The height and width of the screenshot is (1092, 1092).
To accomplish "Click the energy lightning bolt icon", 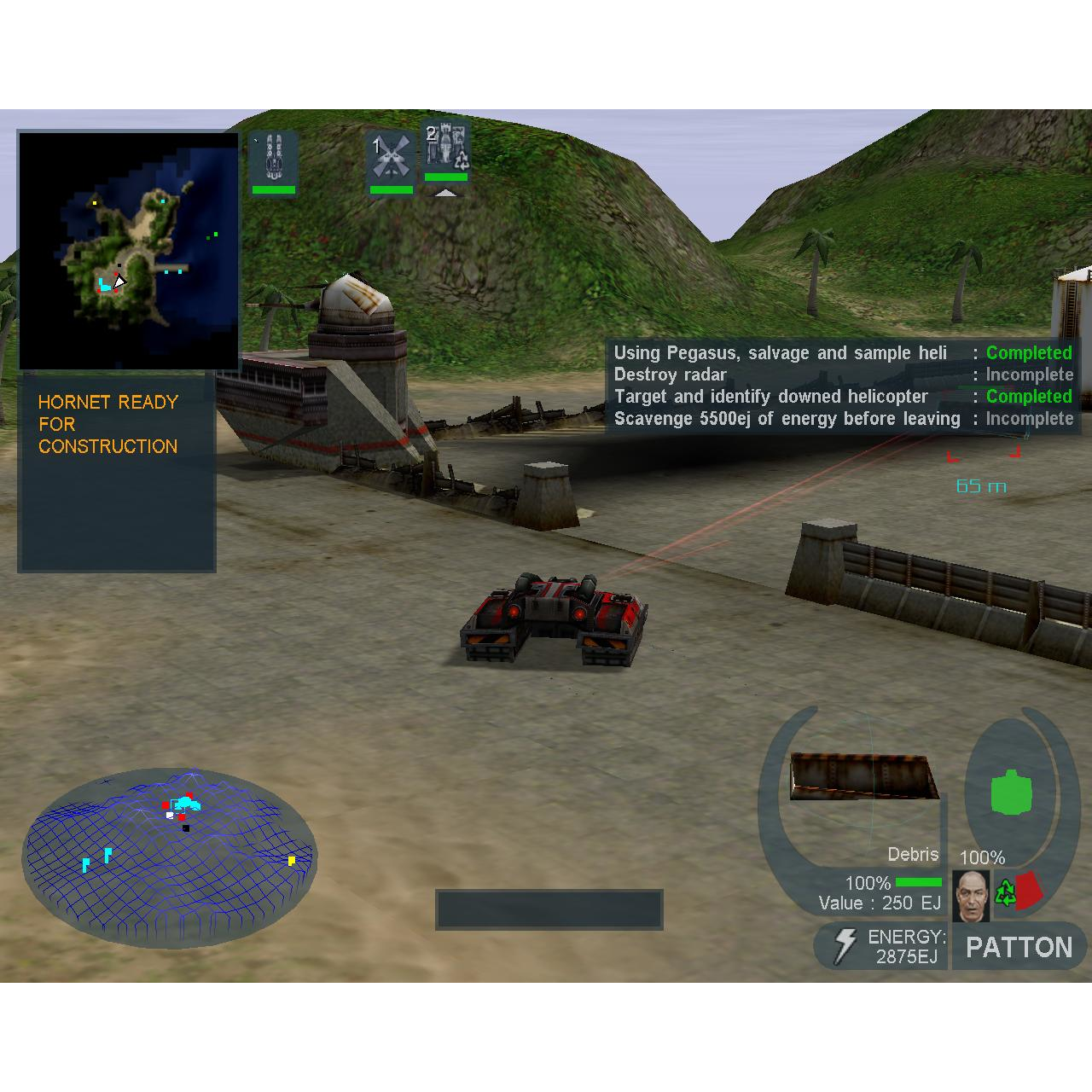I will point(845,945).
